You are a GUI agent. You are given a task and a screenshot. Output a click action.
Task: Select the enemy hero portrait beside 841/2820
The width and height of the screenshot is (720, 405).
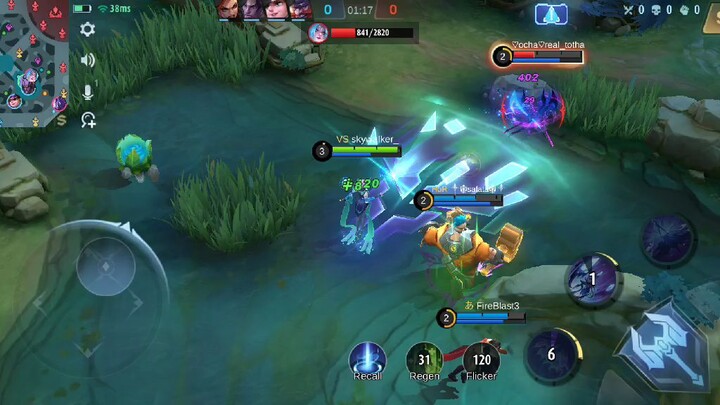[x=318, y=32]
